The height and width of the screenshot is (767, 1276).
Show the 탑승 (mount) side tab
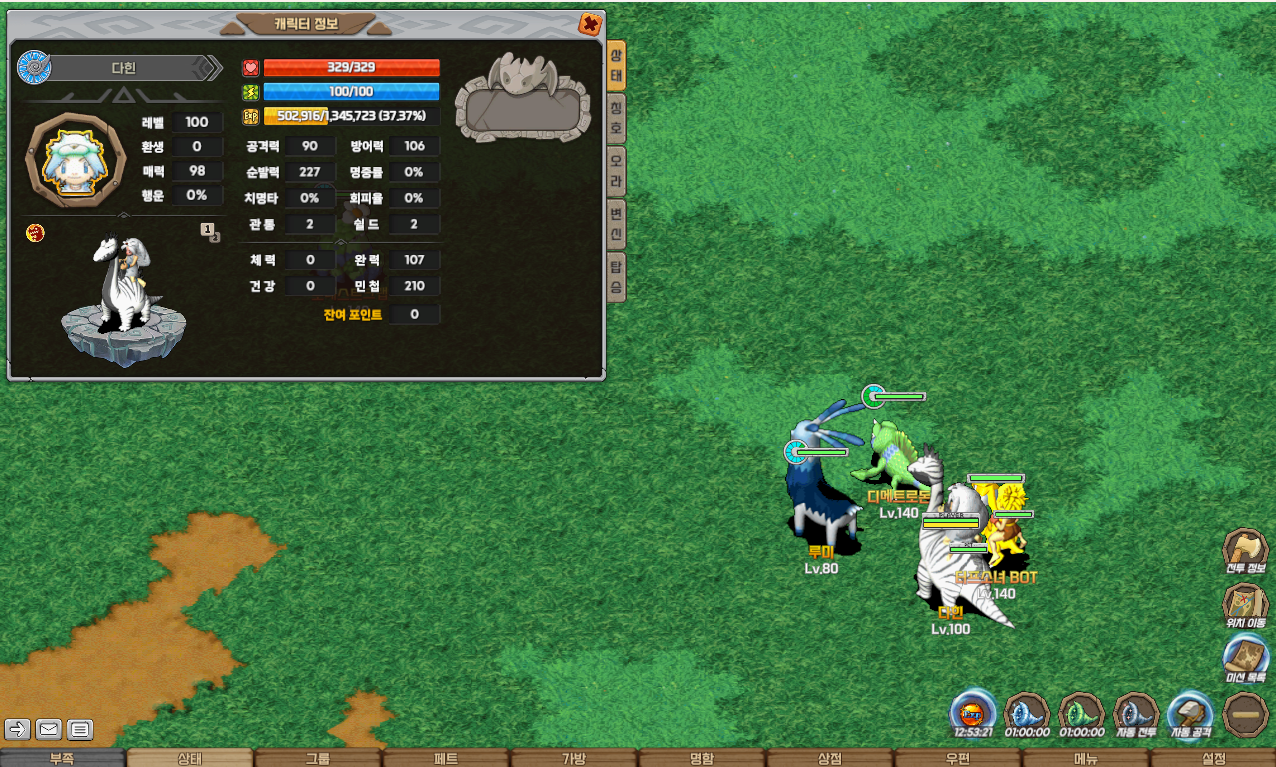616,277
